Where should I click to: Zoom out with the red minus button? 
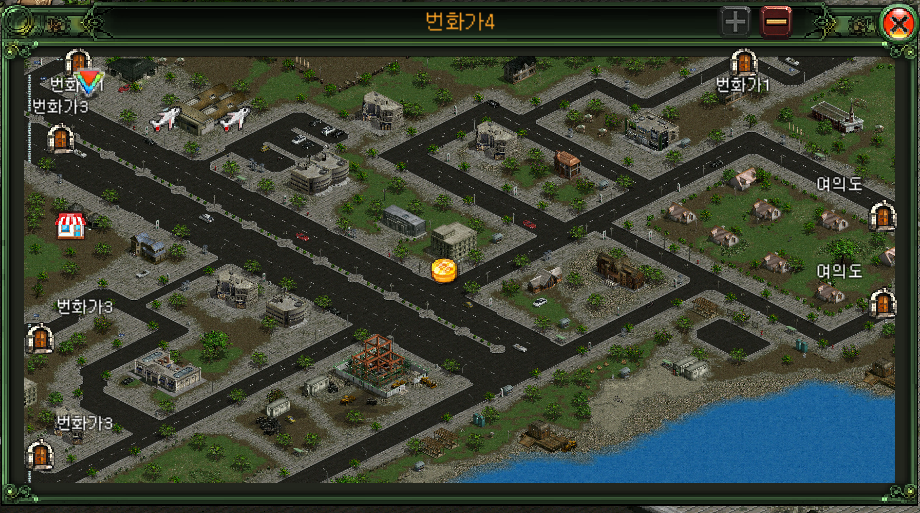pos(776,21)
